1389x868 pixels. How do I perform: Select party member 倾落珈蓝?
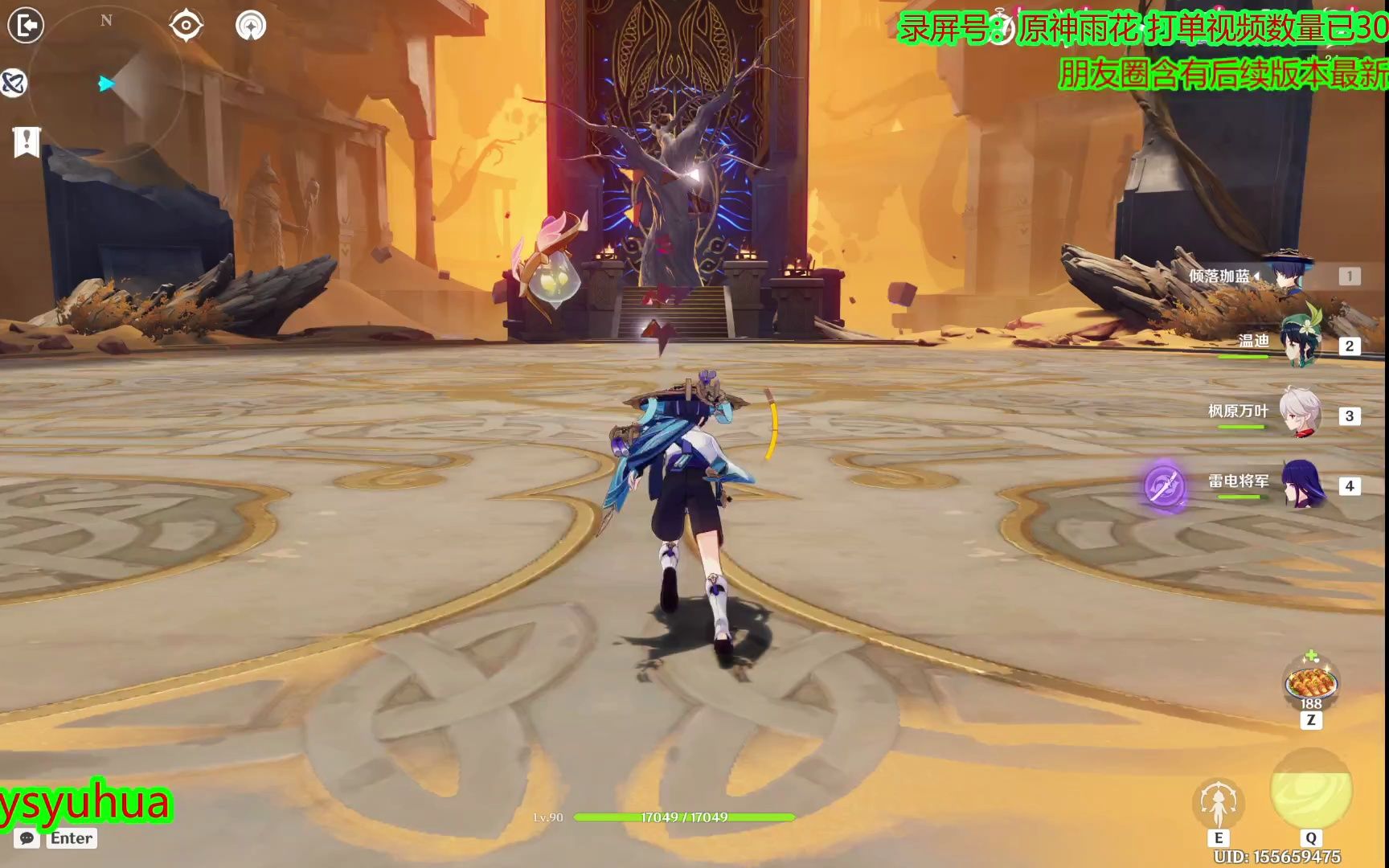coord(1288,275)
